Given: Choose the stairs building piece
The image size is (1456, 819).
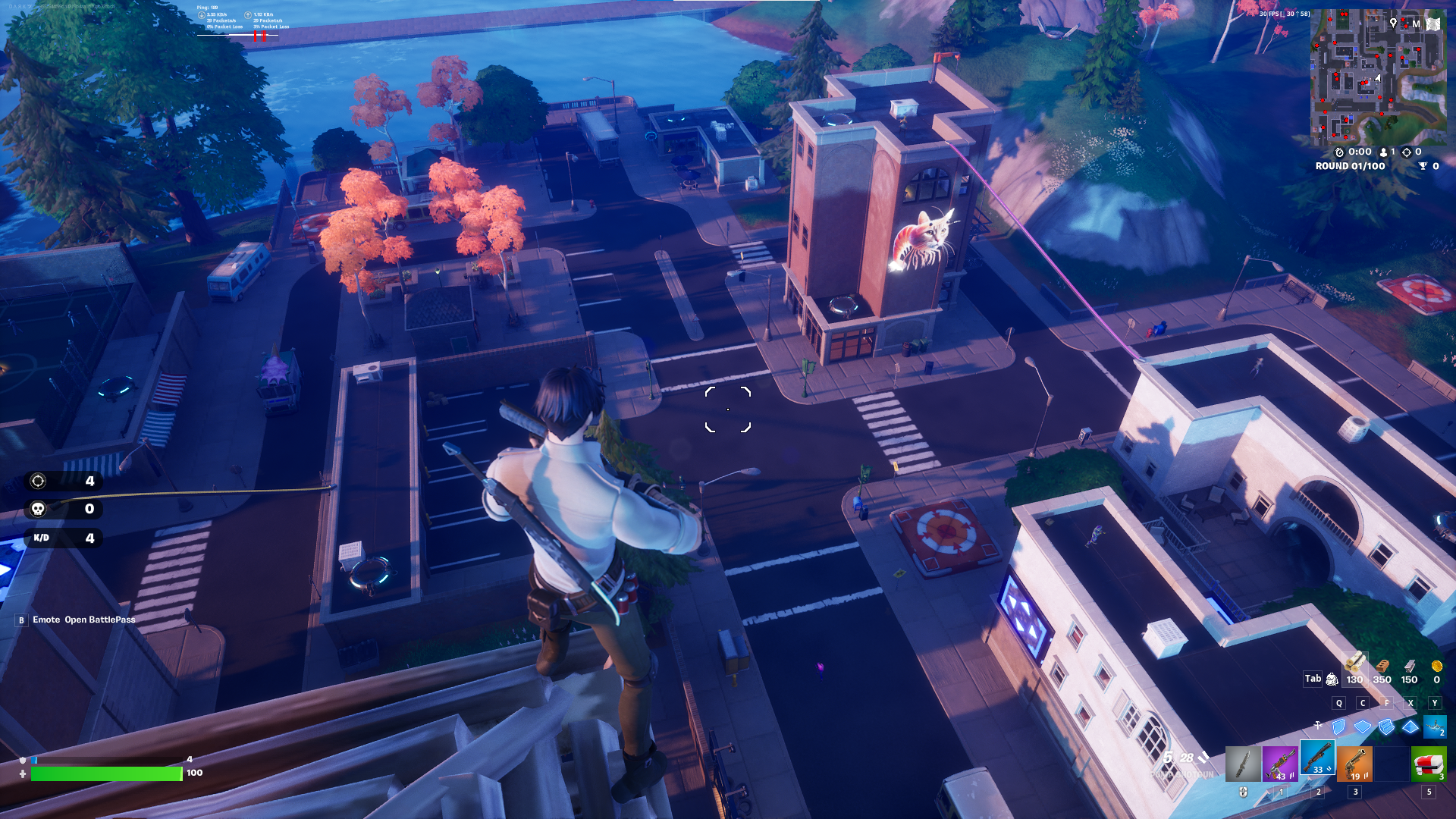Looking at the screenshot, I should coord(1386,727).
